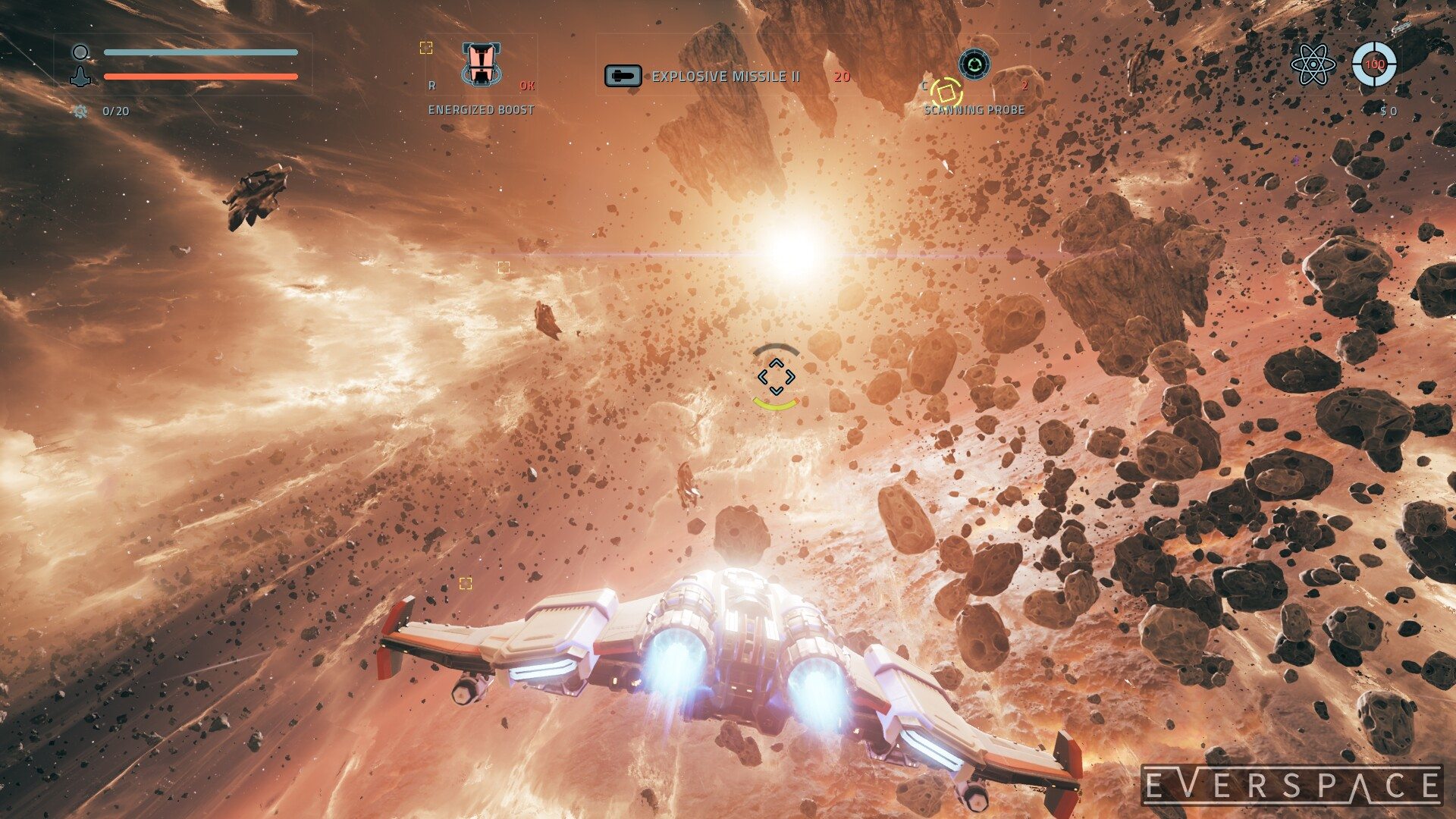1456x819 pixels.
Task: Activate the Energized Boost device icon
Action: click(480, 64)
